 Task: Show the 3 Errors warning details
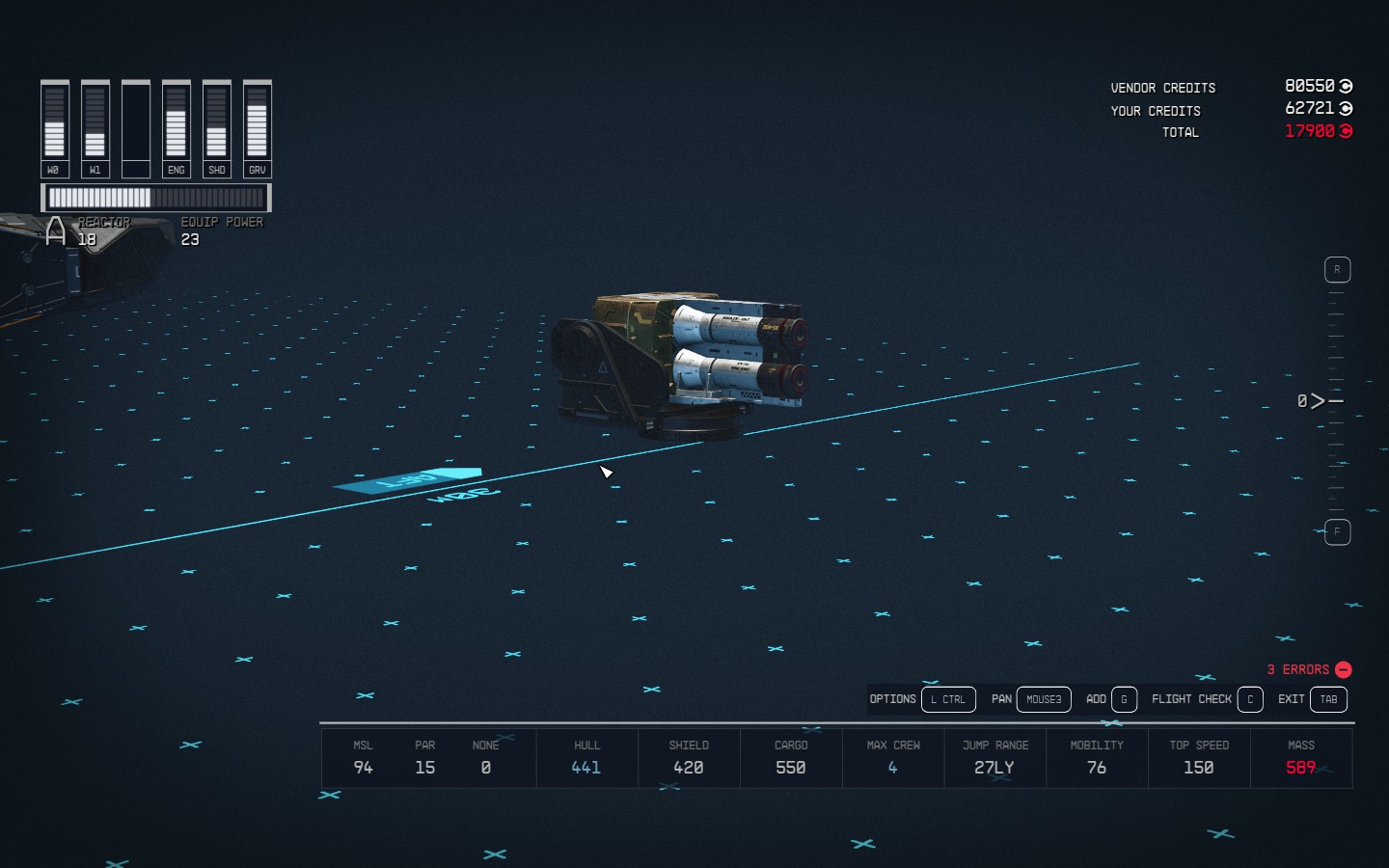point(1309,669)
